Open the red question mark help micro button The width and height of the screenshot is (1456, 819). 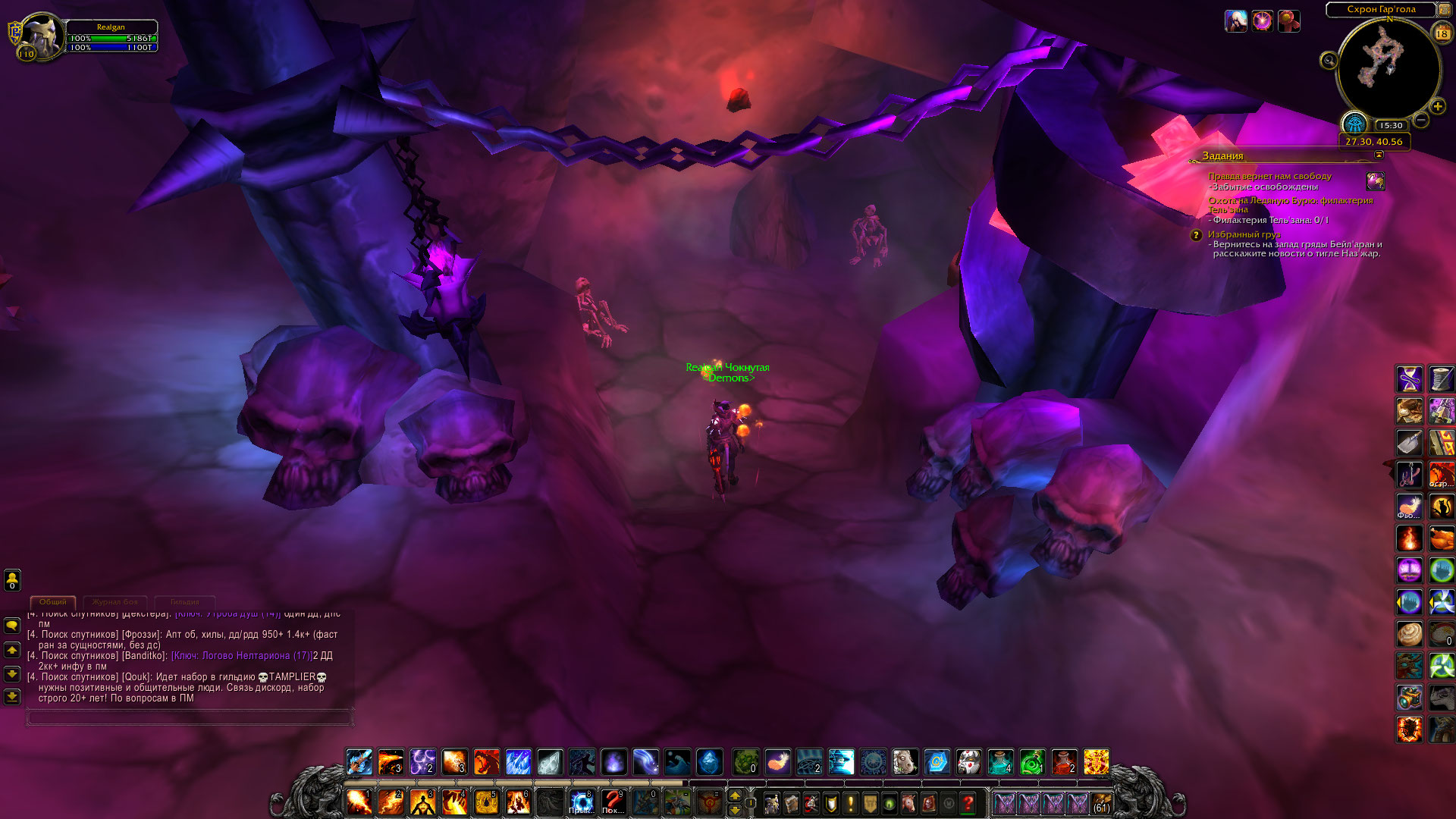[x=968, y=803]
